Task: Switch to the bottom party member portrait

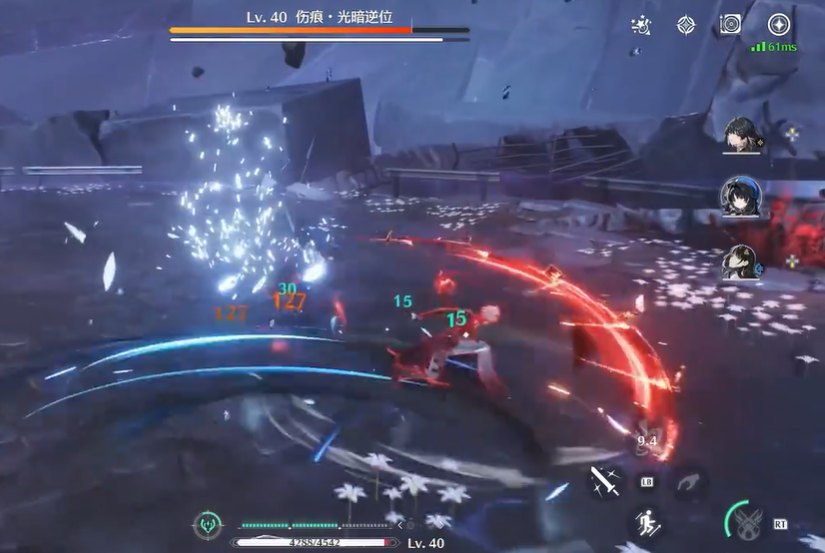Action: 742,261
